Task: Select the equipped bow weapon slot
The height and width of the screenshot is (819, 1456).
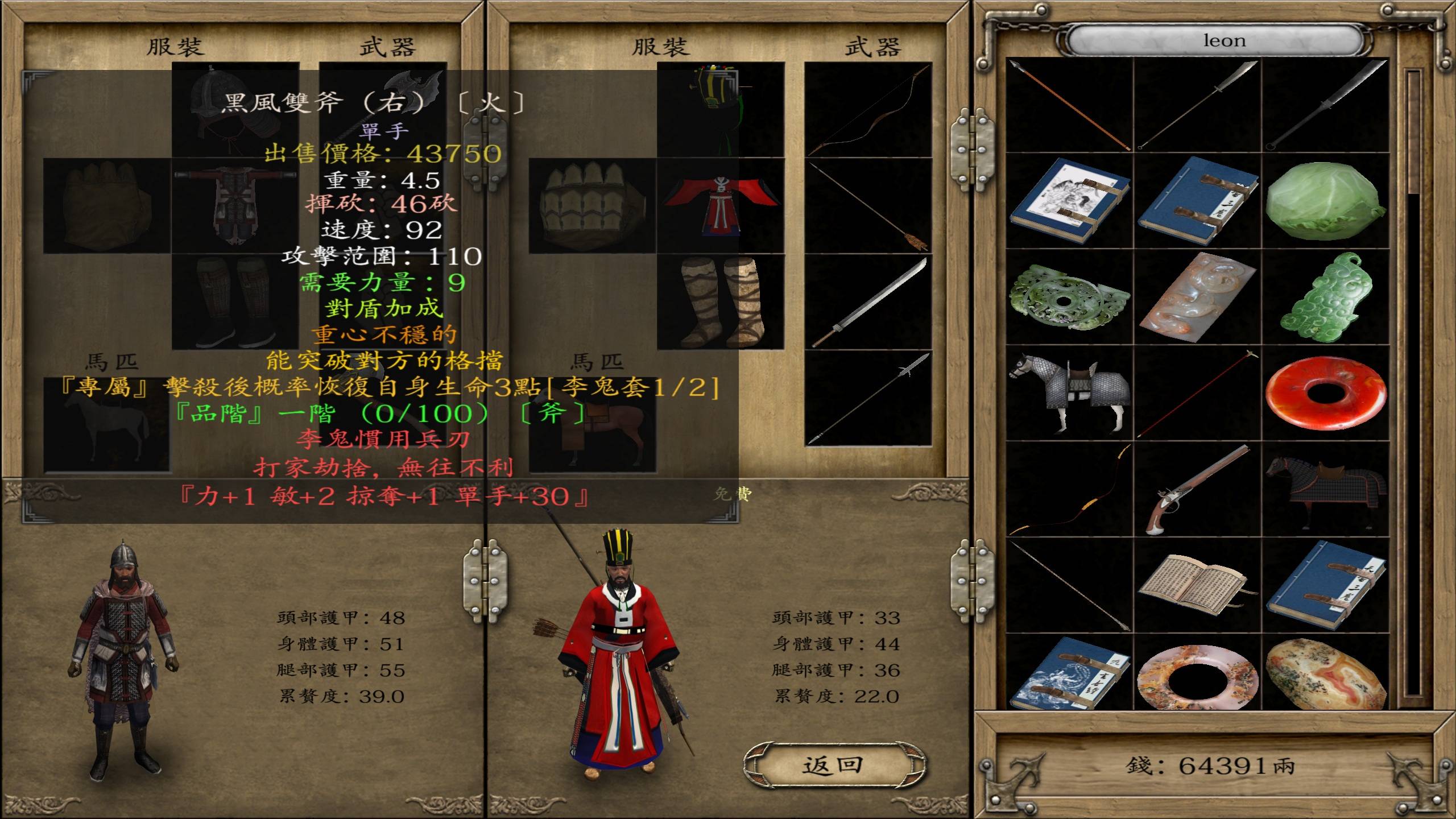Action: tap(867, 109)
